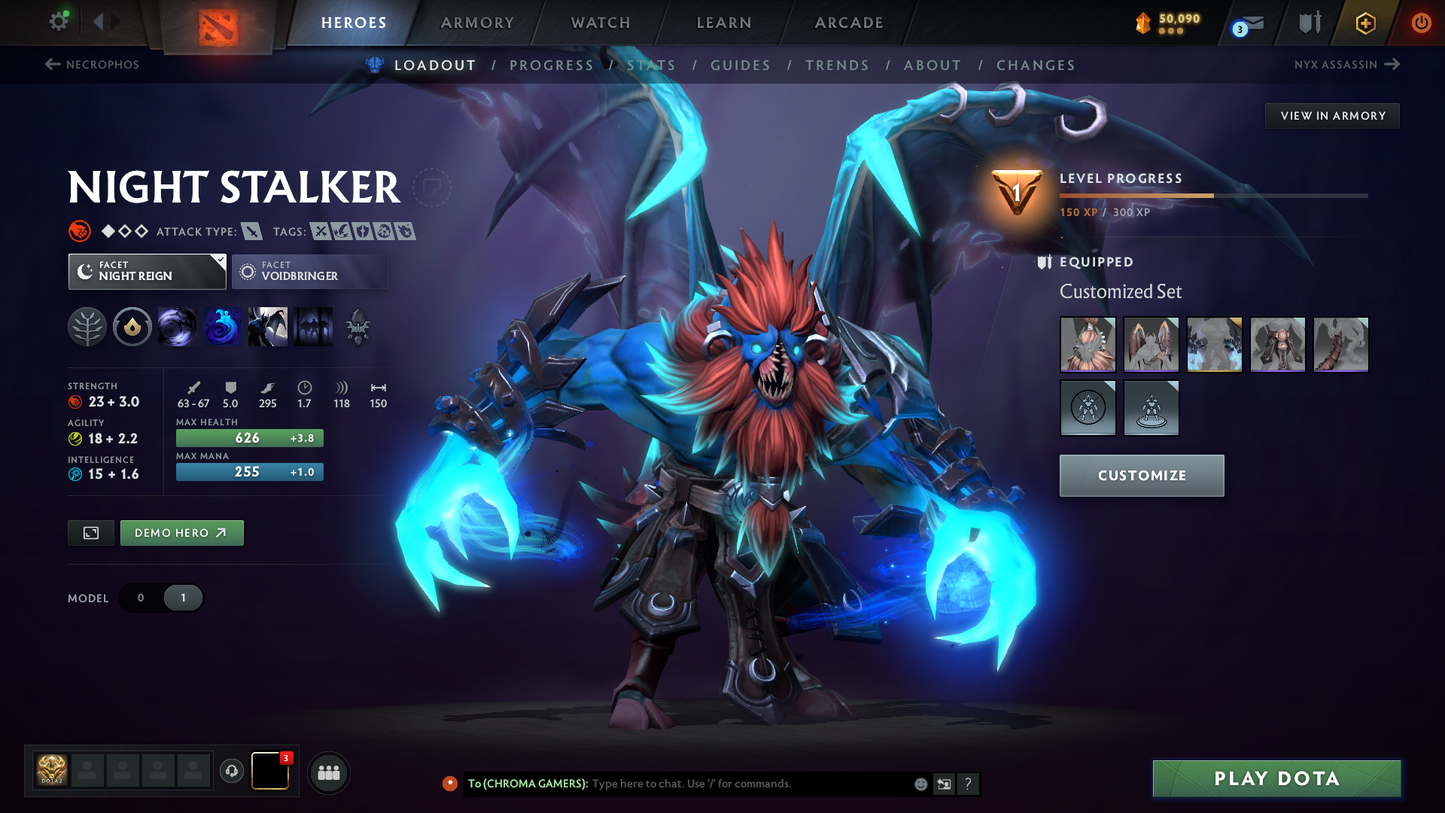Select the Dark Ascension ability icon
Image resolution: width=1445 pixels, height=813 pixels.
coord(312,327)
